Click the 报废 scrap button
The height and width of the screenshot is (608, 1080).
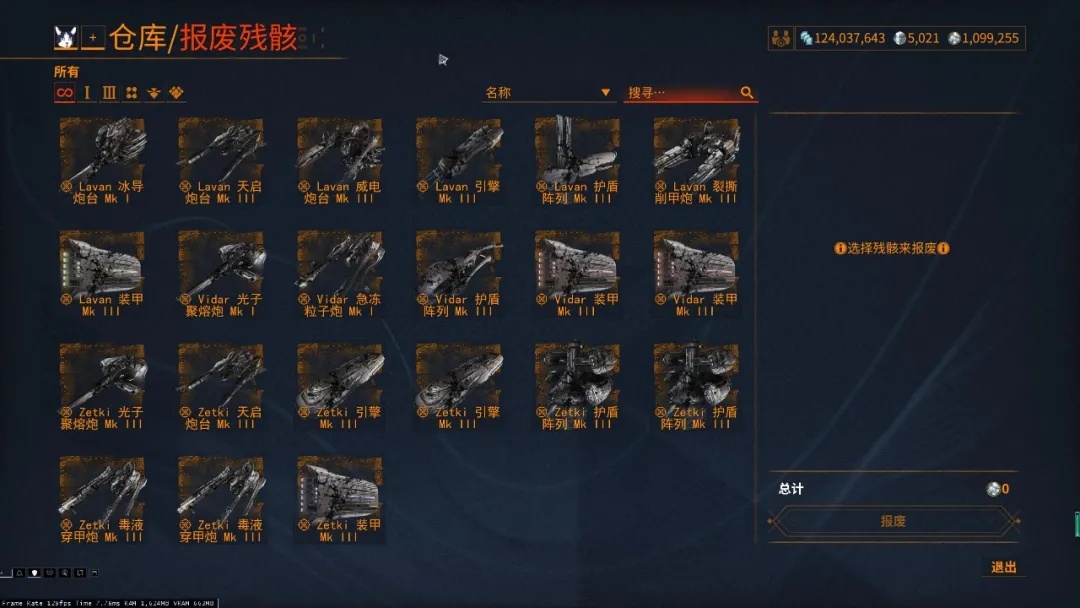(893, 521)
